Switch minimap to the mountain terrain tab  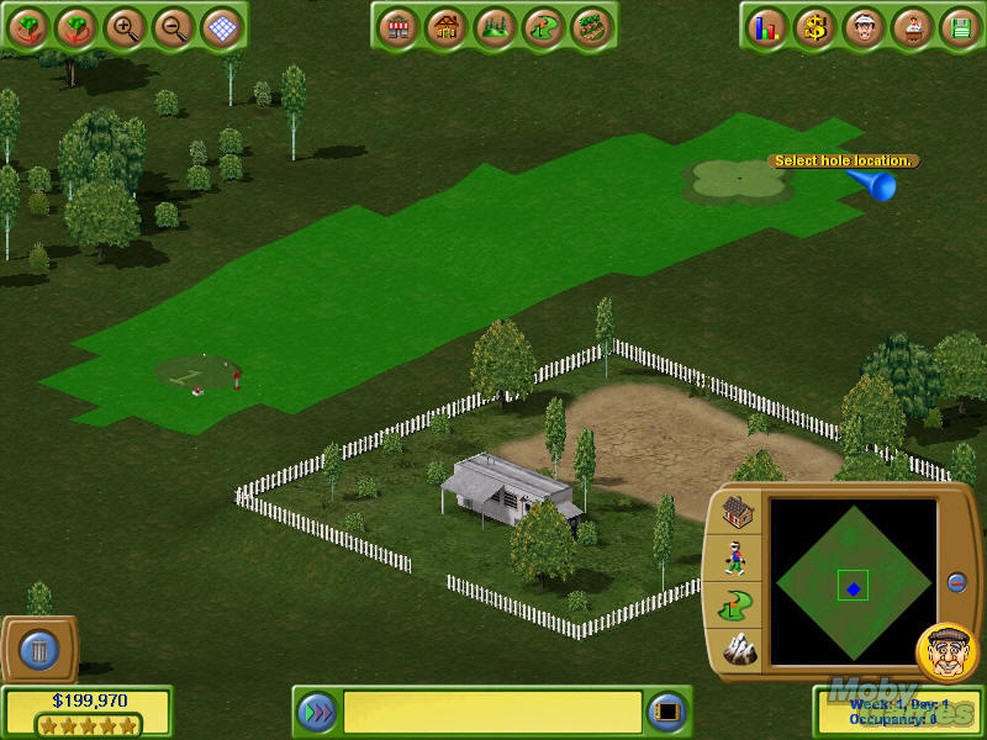pyautogui.click(x=738, y=650)
